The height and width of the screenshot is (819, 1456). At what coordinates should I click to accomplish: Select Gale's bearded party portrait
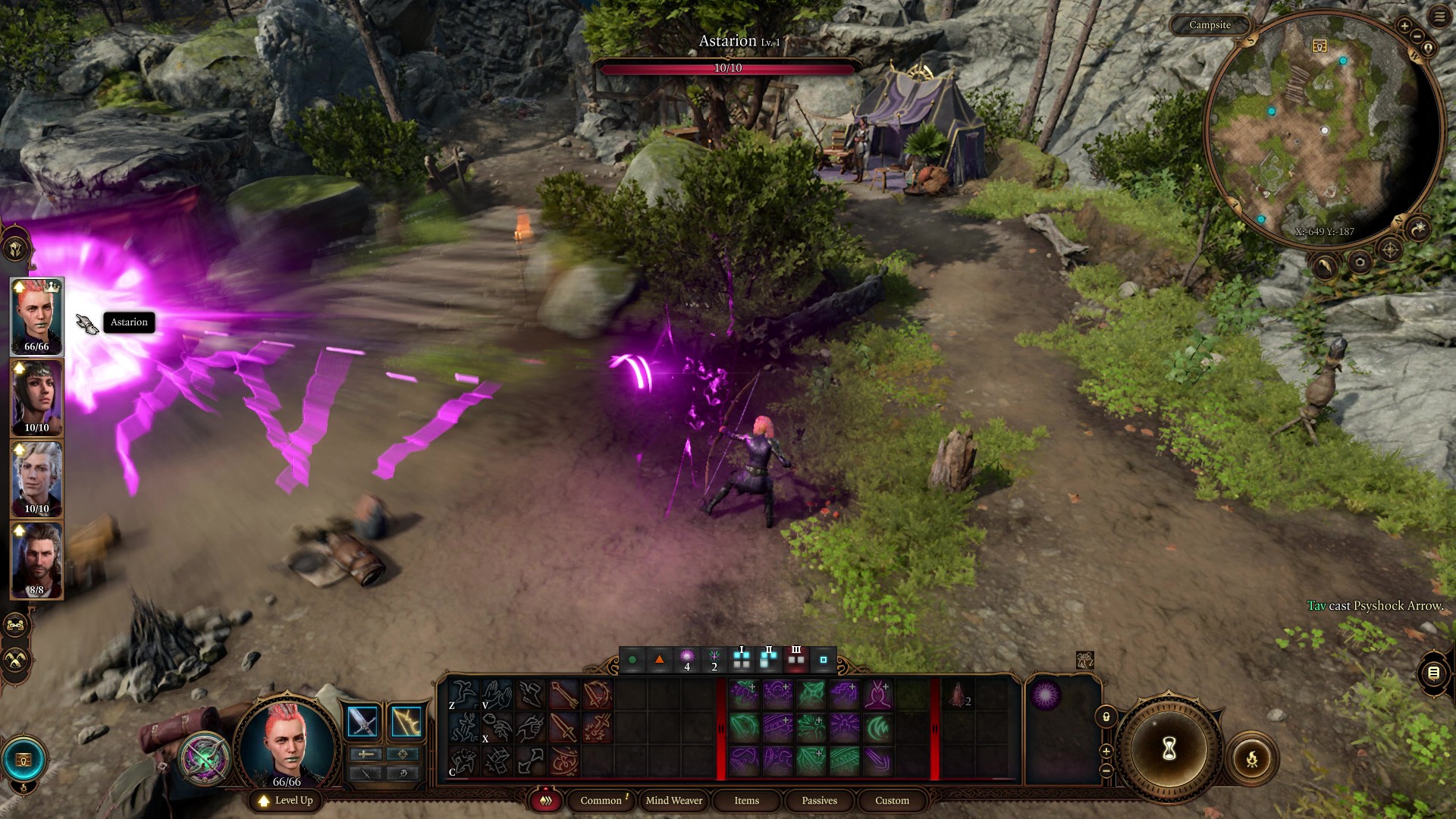[x=36, y=560]
